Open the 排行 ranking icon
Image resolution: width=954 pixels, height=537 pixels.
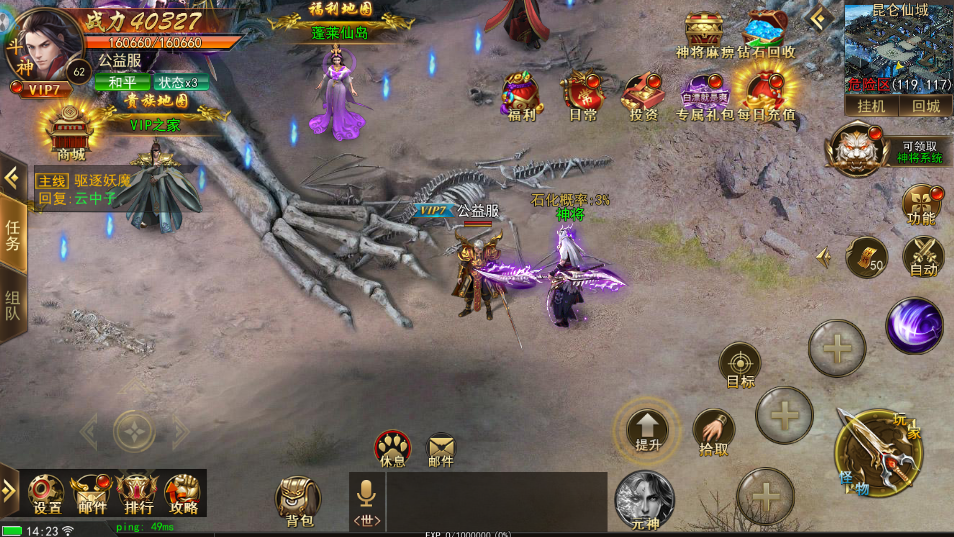point(138,492)
